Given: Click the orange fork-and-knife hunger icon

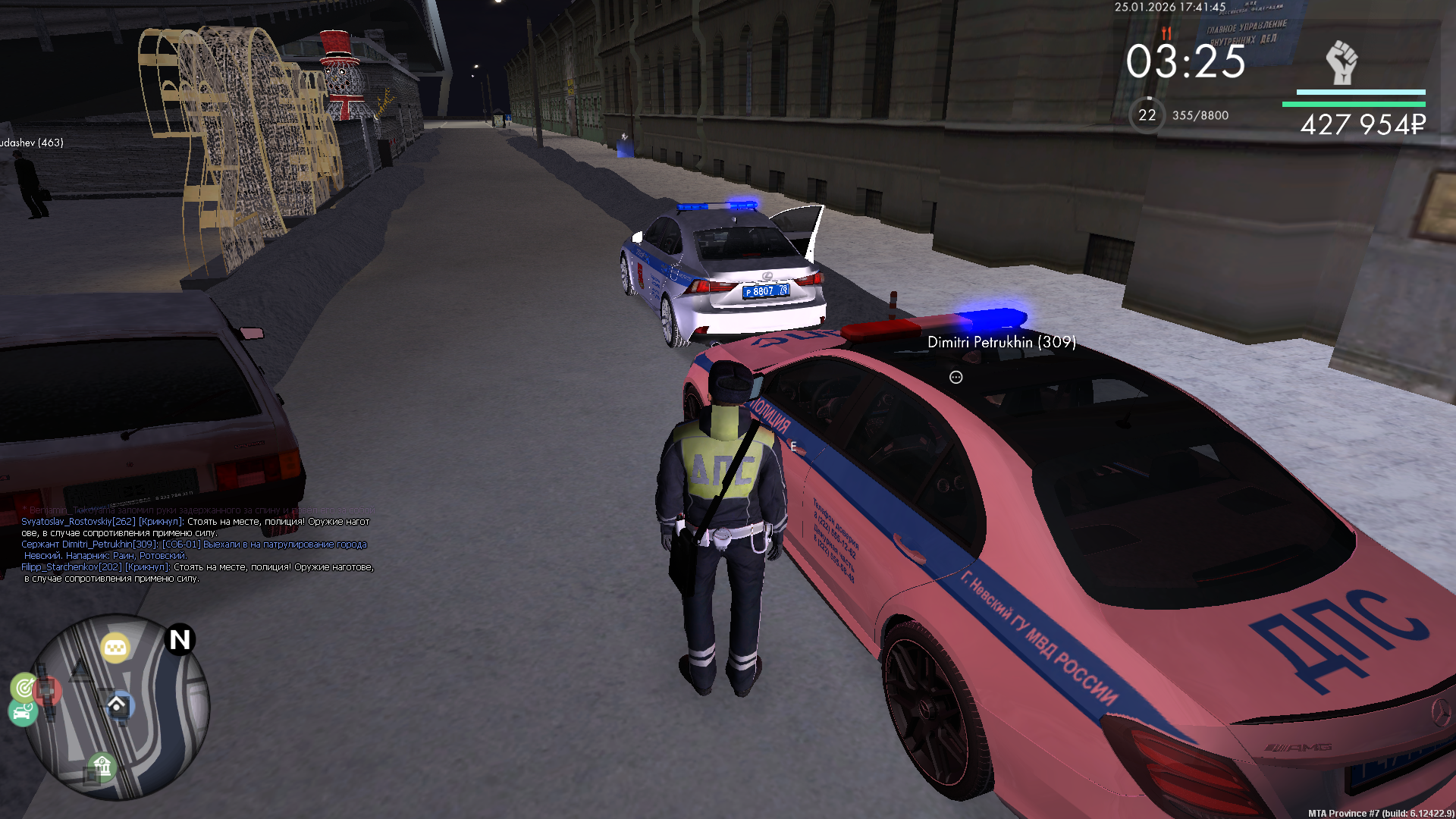Looking at the screenshot, I should tap(1166, 33).
